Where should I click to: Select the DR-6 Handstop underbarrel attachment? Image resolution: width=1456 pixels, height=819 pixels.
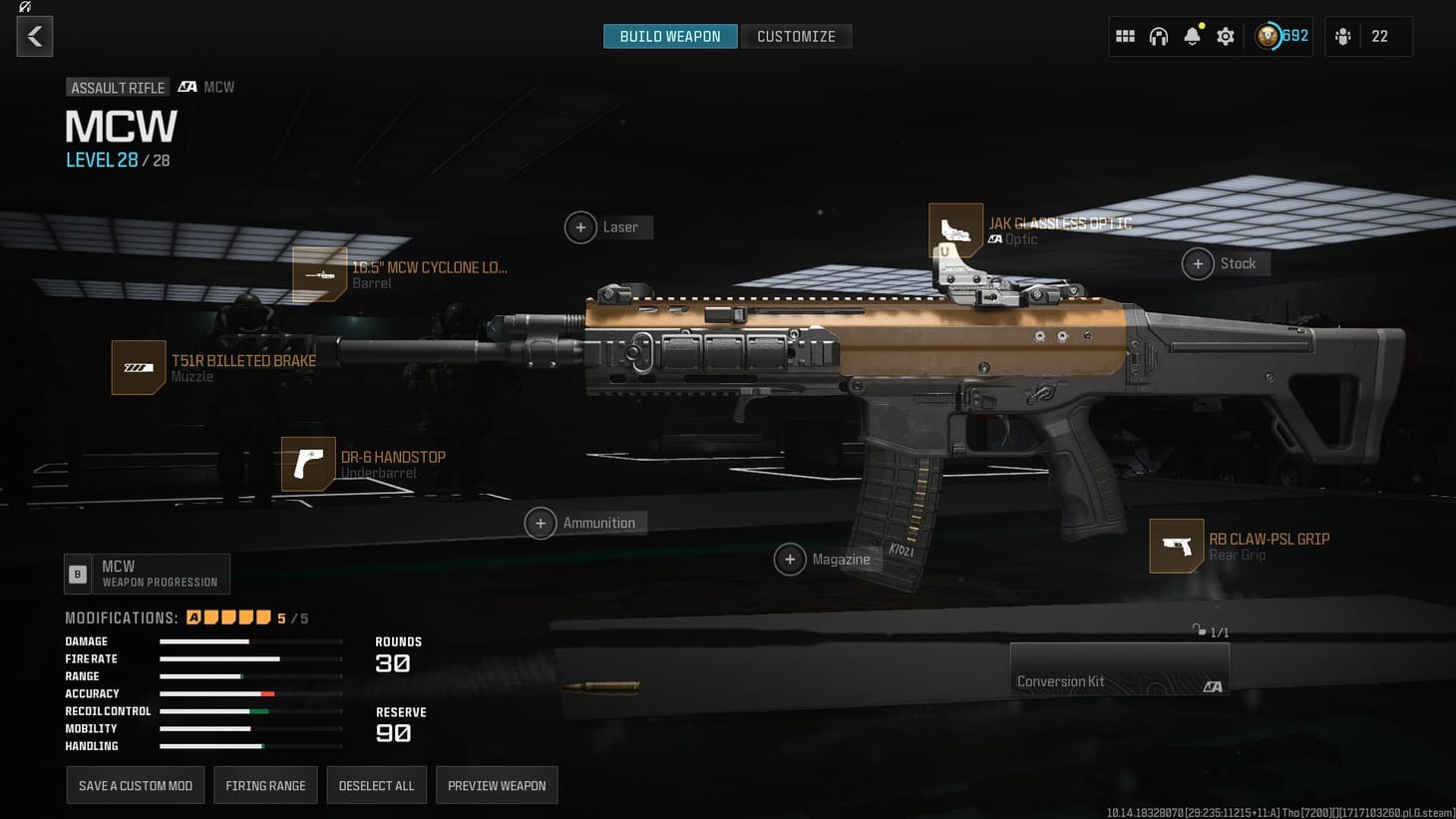(x=308, y=464)
